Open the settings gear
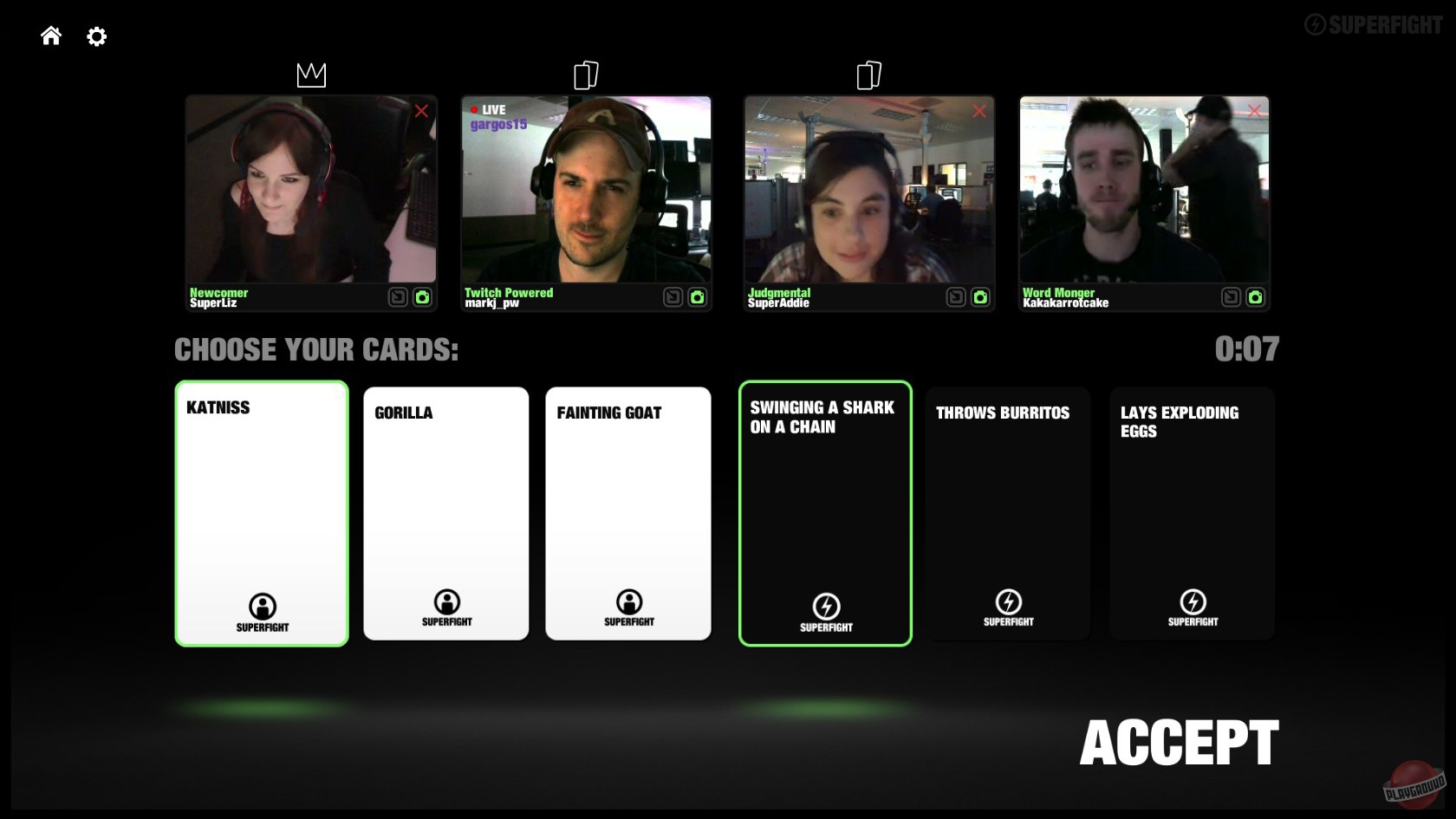The image size is (1456, 819). (x=96, y=36)
